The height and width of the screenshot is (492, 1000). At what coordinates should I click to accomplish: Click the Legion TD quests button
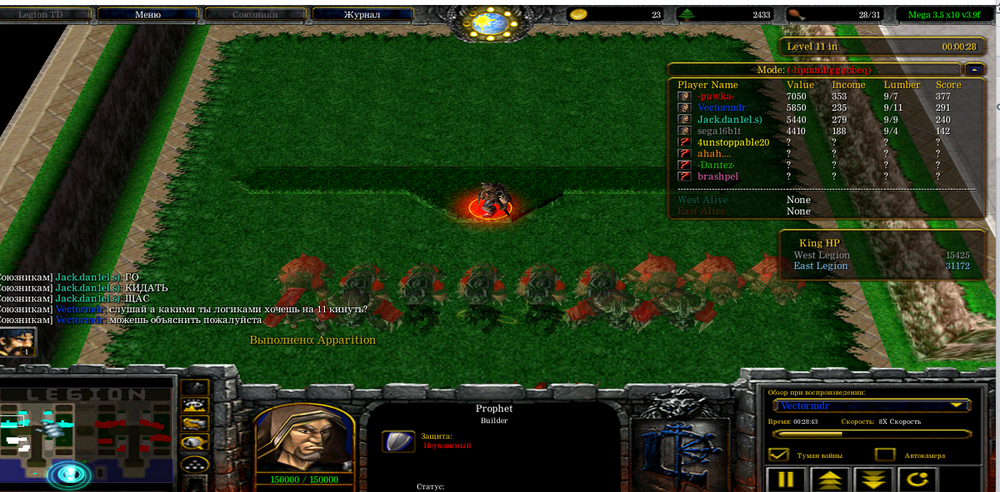point(47,15)
